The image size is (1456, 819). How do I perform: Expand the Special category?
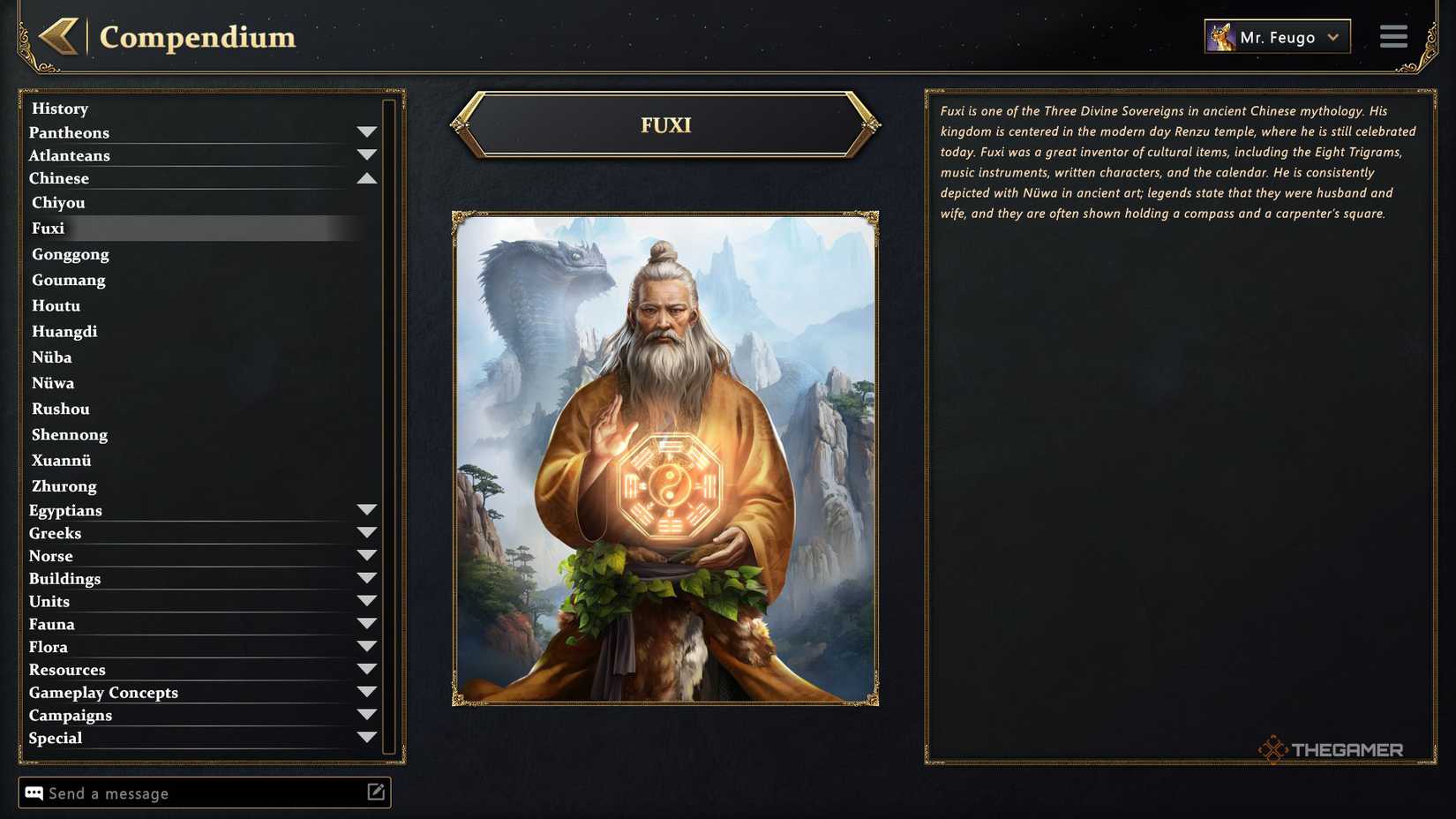(x=368, y=736)
